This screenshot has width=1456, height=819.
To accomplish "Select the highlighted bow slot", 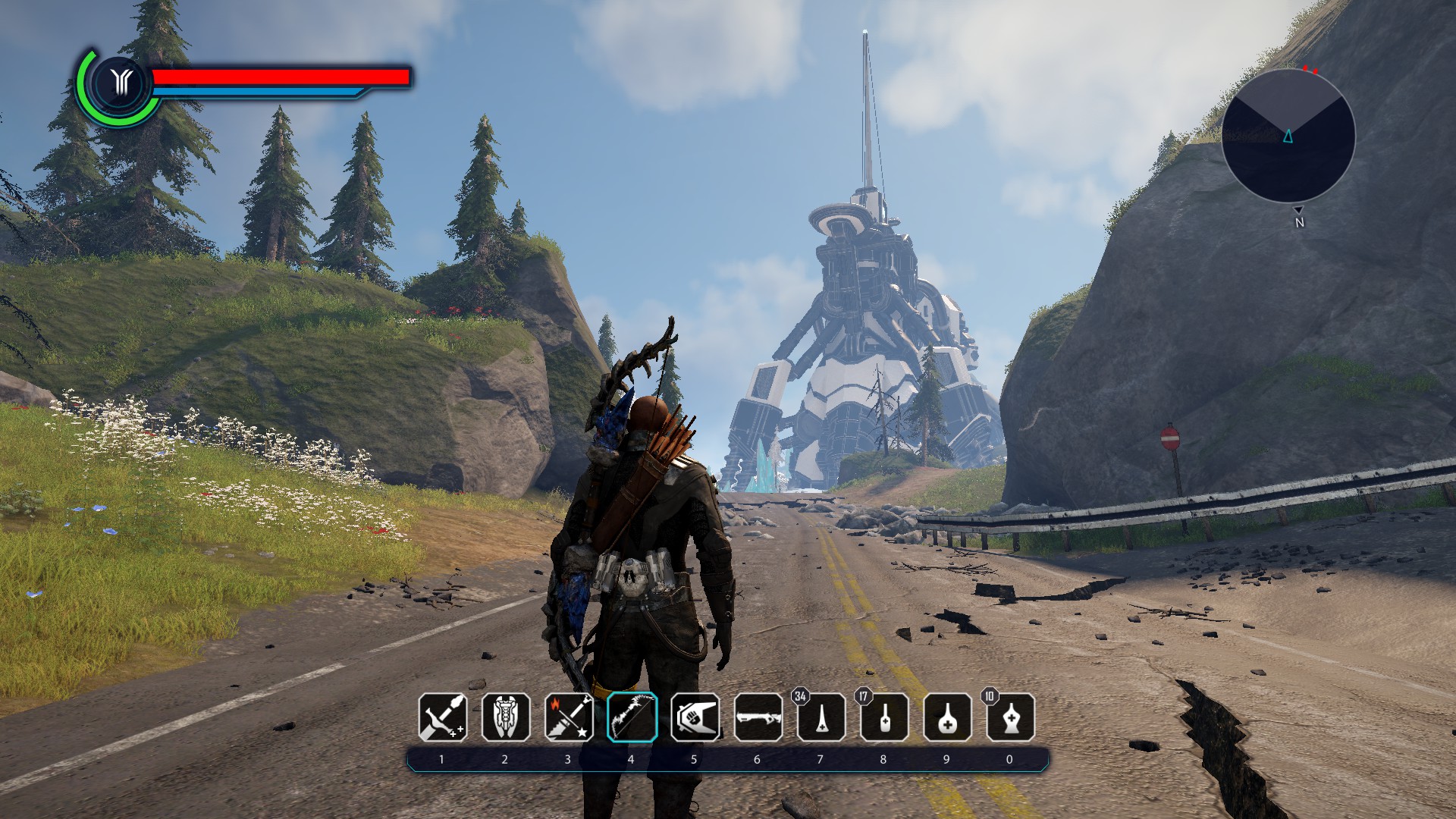I will 632,717.
